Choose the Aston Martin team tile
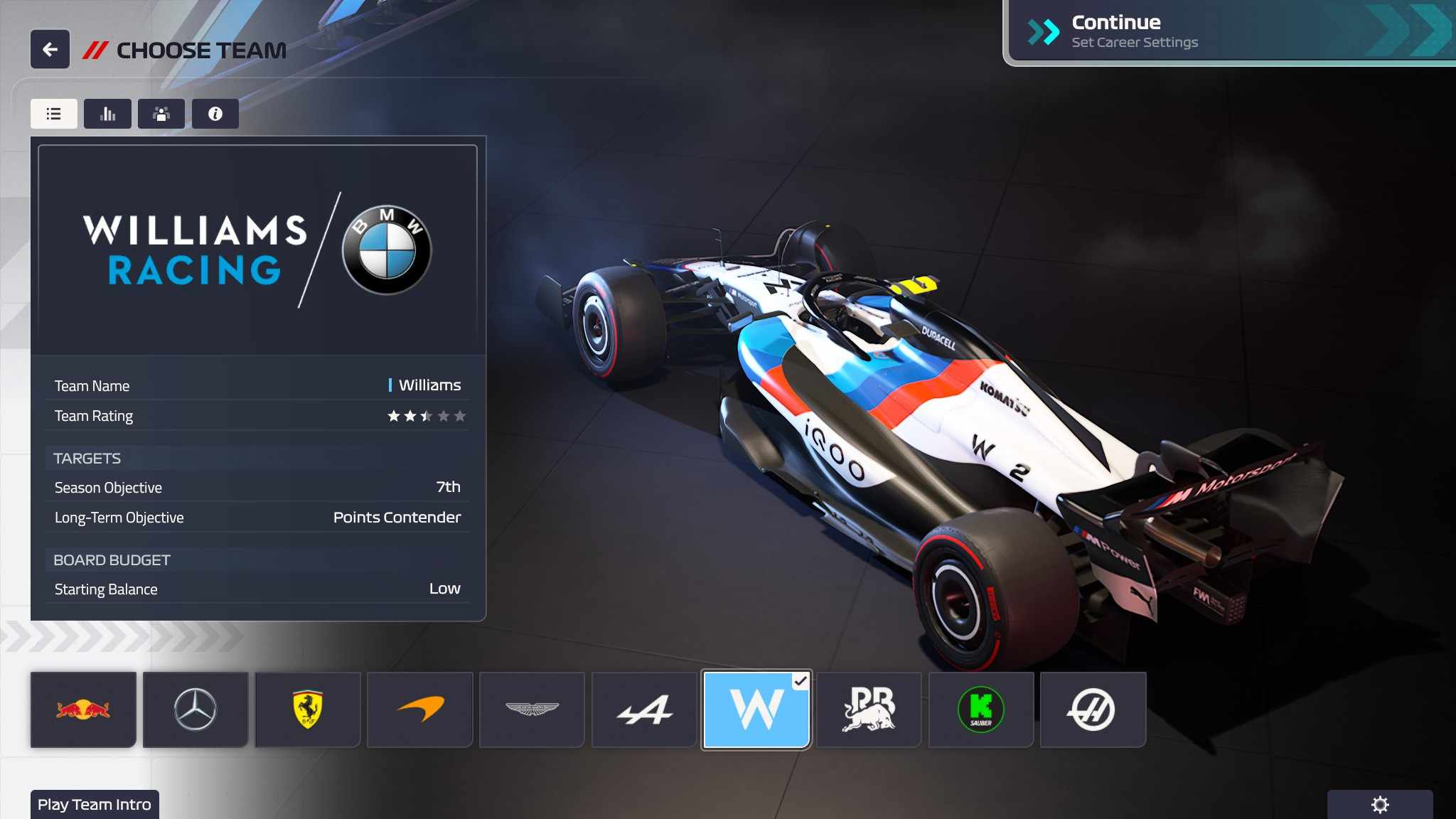The image size is (1456, 819). [532, 710]
